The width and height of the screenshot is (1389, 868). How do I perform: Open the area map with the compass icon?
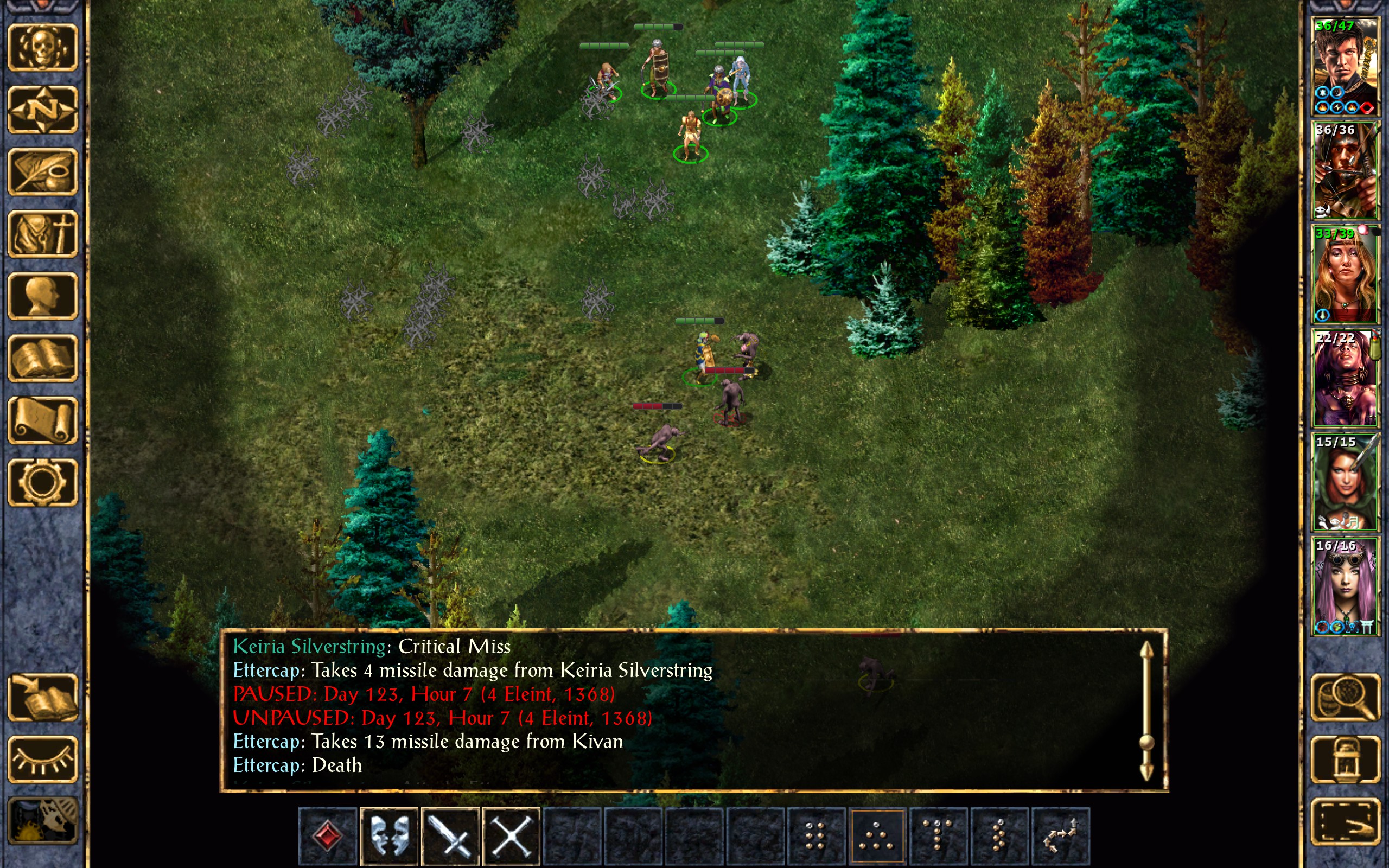(x=43, y=109)
